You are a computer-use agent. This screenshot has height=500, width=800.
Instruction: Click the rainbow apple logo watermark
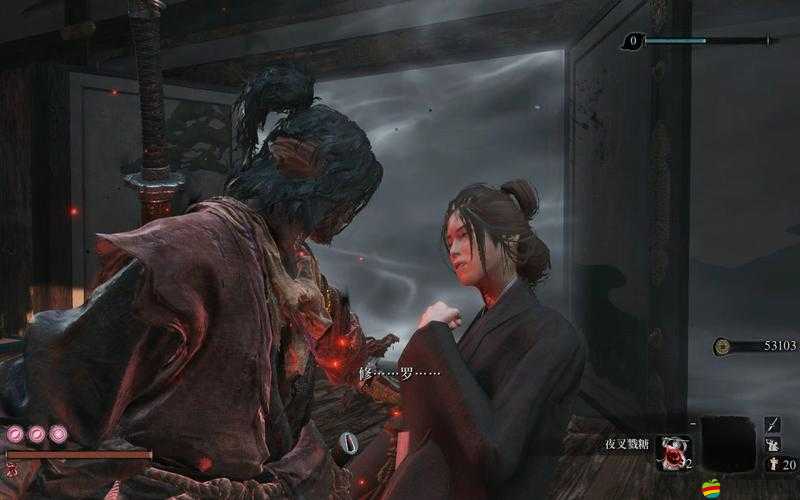(x=711, y=488)
